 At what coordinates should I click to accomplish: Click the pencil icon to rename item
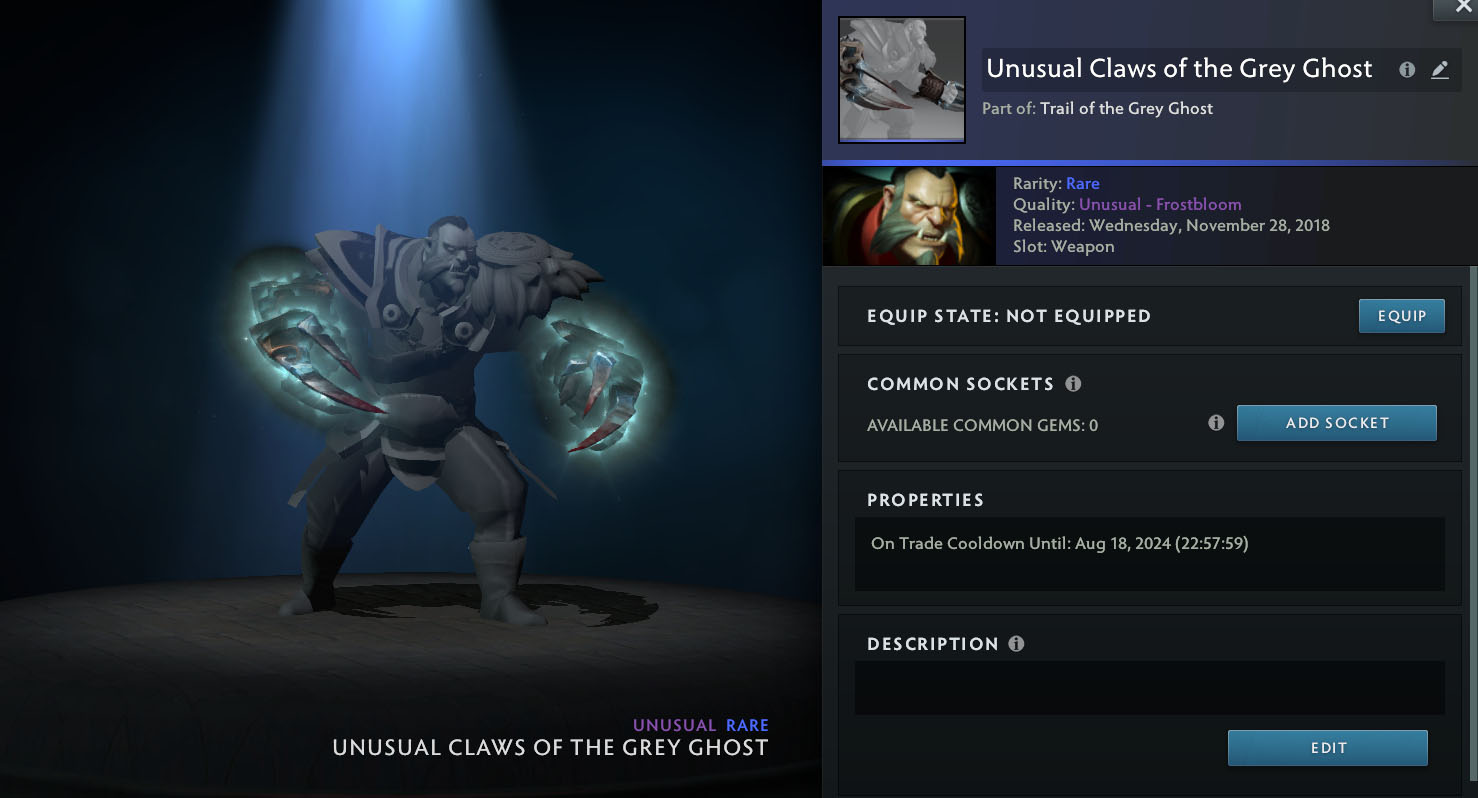tap(1440, 70)
